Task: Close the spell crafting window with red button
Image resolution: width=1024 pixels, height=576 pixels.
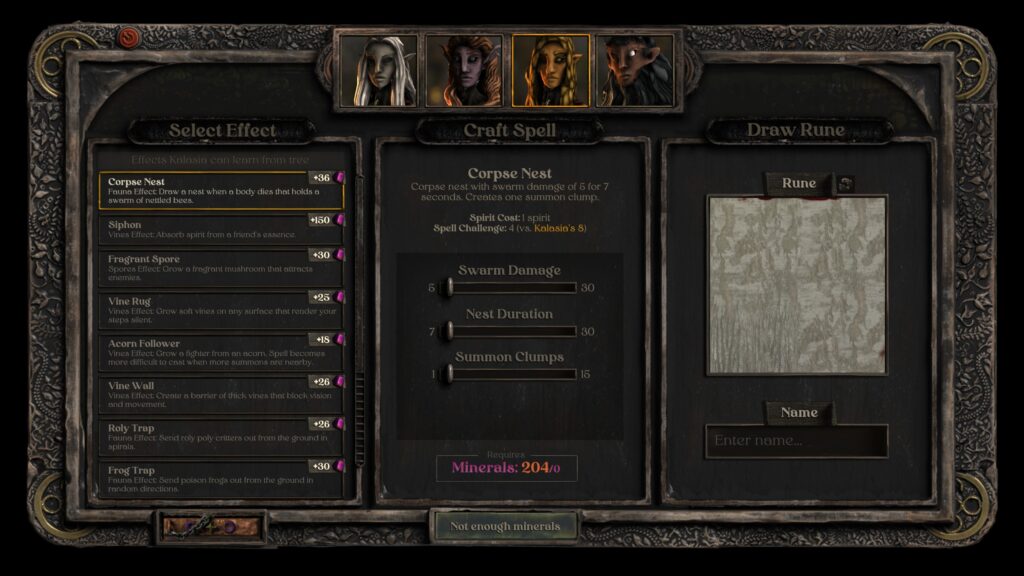Action: 129,38
